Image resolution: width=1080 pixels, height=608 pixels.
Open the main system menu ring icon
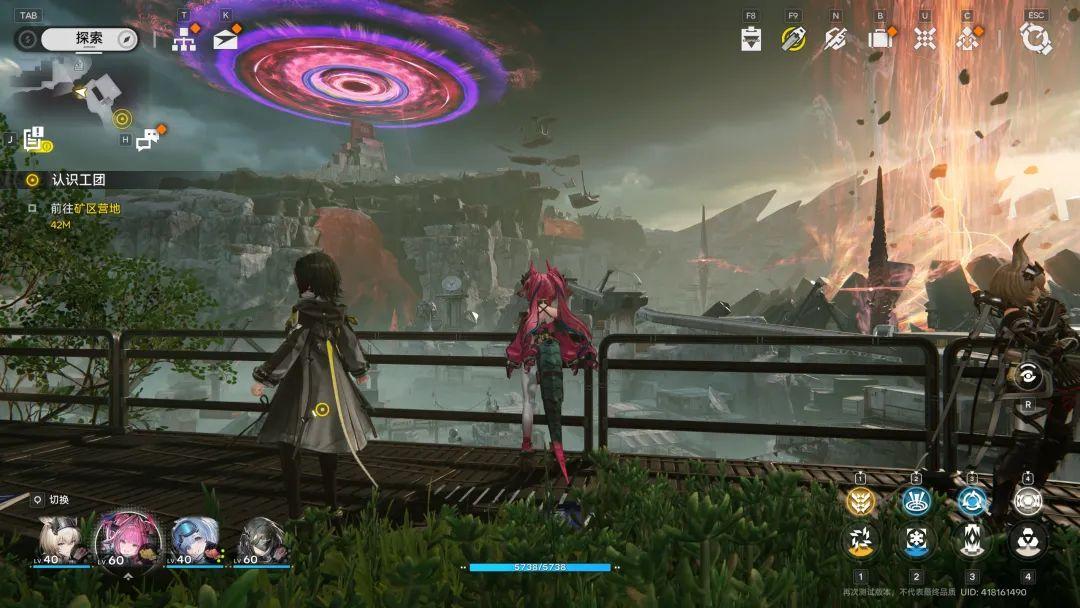coord(1035,39)
